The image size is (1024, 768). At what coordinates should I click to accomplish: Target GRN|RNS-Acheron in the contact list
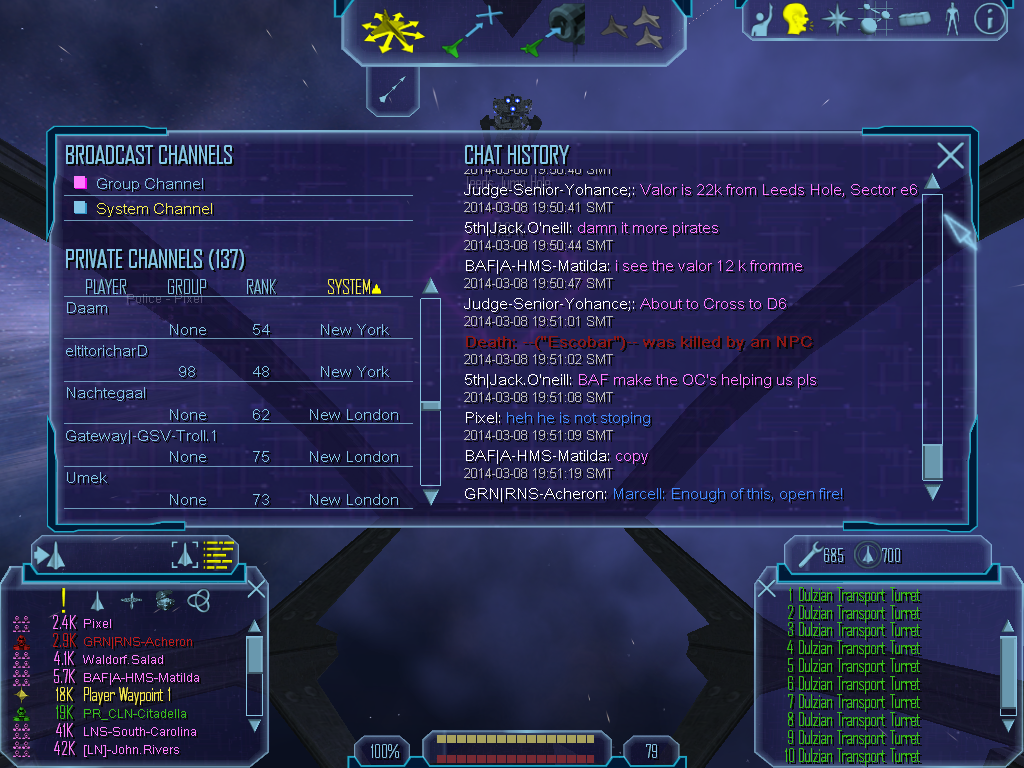[138, 642]
